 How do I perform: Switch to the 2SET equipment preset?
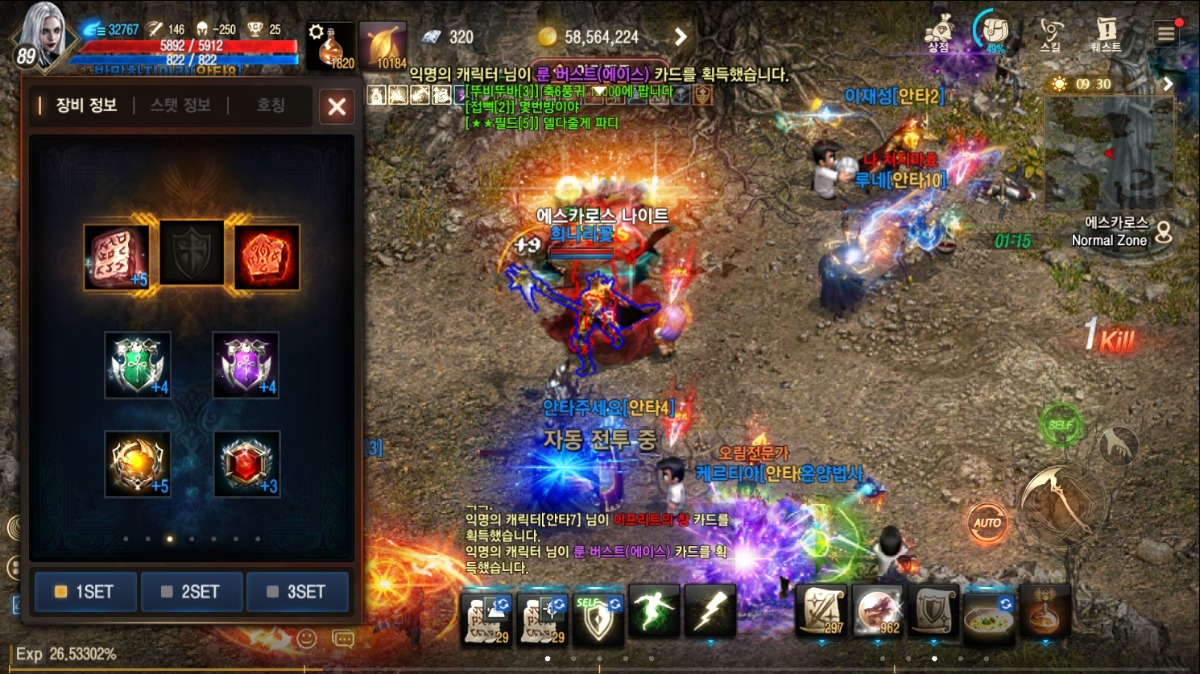[x=191, y=591]
